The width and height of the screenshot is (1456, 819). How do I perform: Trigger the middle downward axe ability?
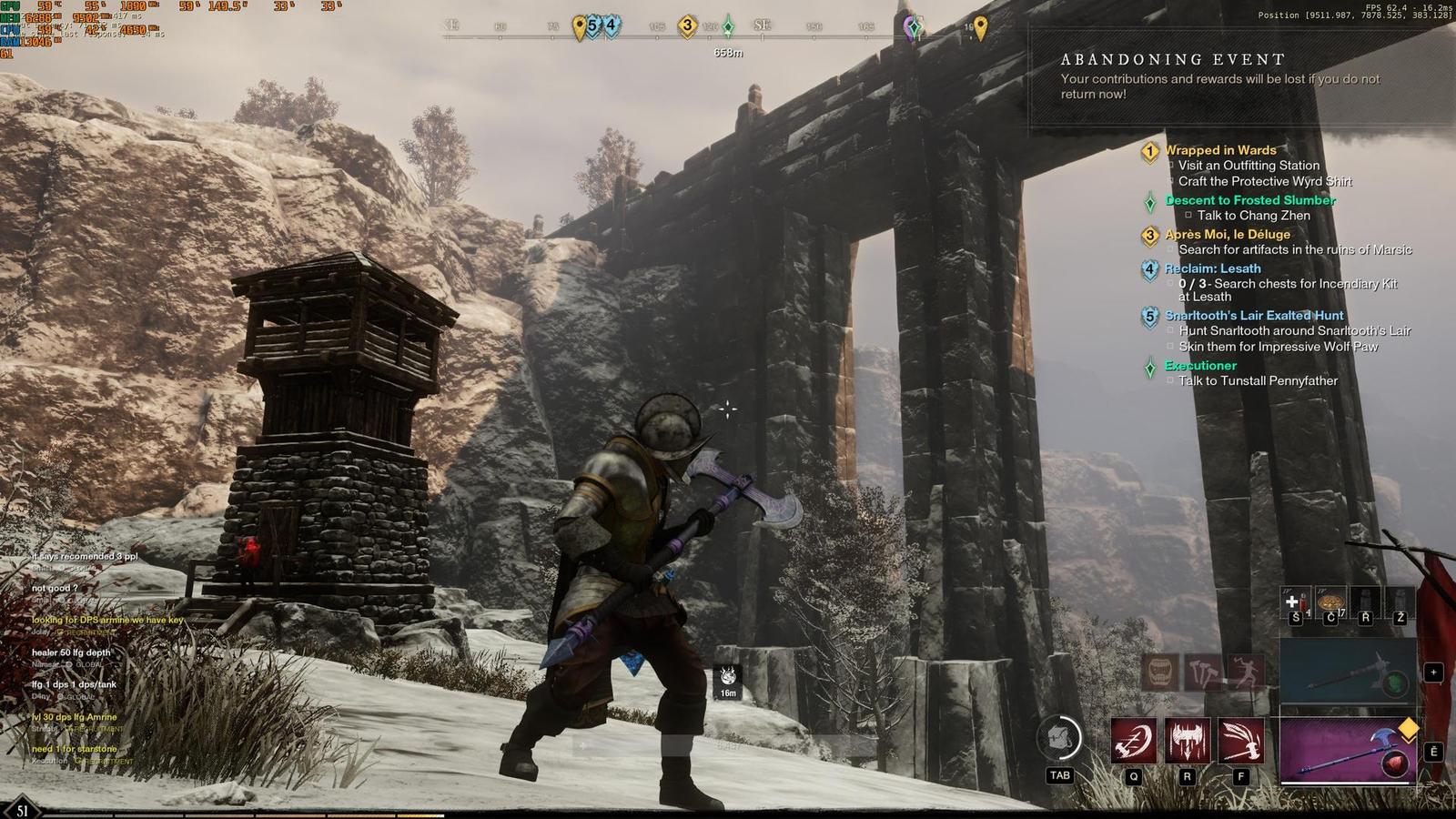[x=1188, y=741]
